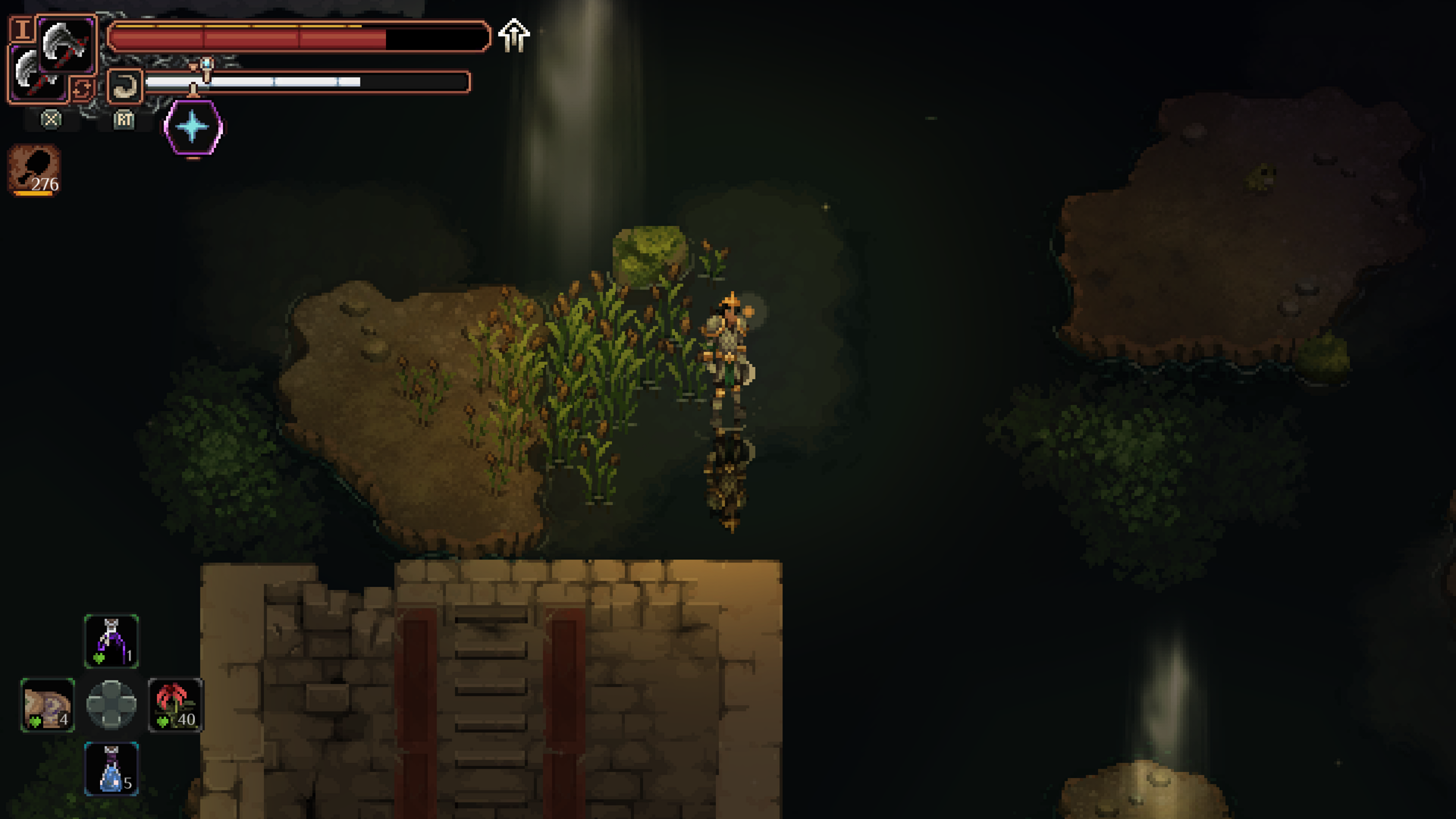Select the red flower quick slot
Screen dimensions: 1456x819
click(x=175, y=705)
